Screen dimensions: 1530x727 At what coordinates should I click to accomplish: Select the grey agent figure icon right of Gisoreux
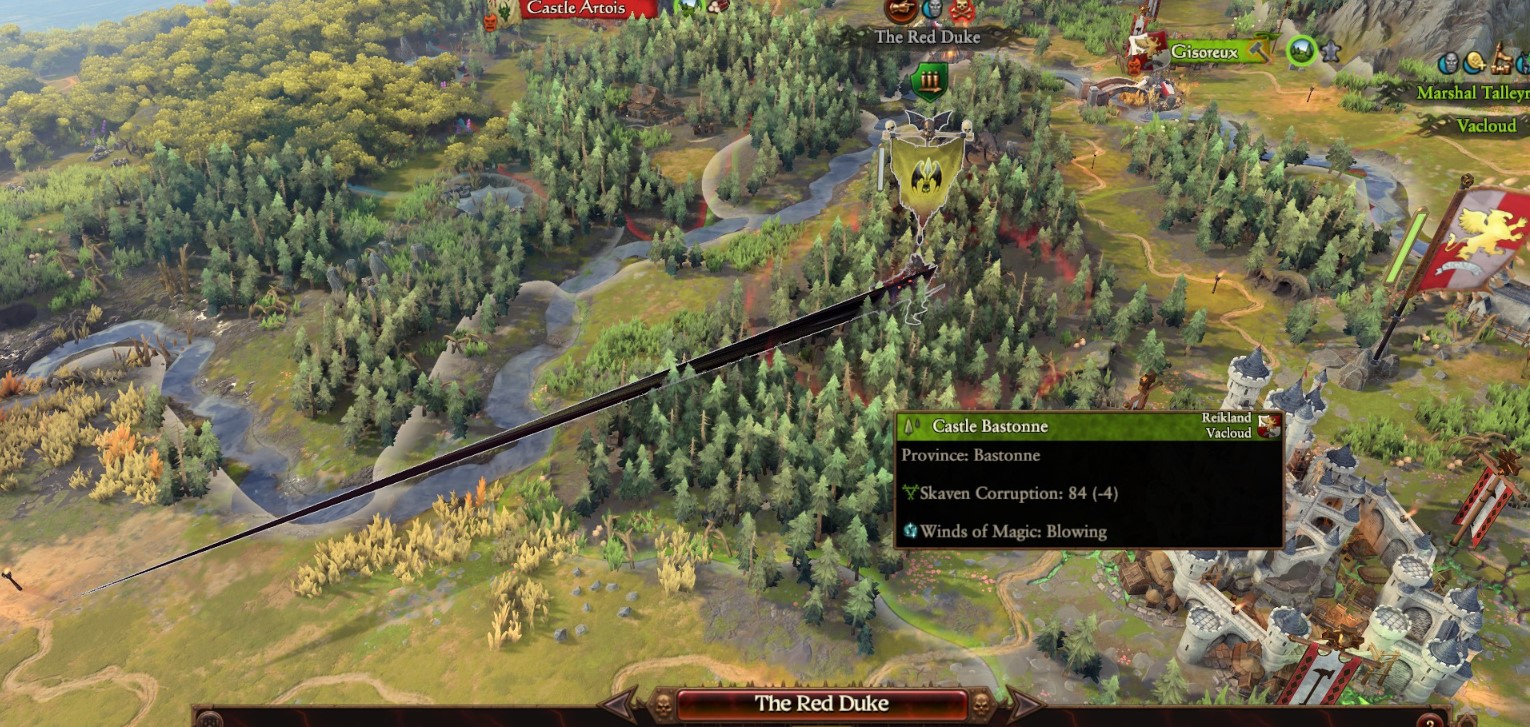(1331, 53)
